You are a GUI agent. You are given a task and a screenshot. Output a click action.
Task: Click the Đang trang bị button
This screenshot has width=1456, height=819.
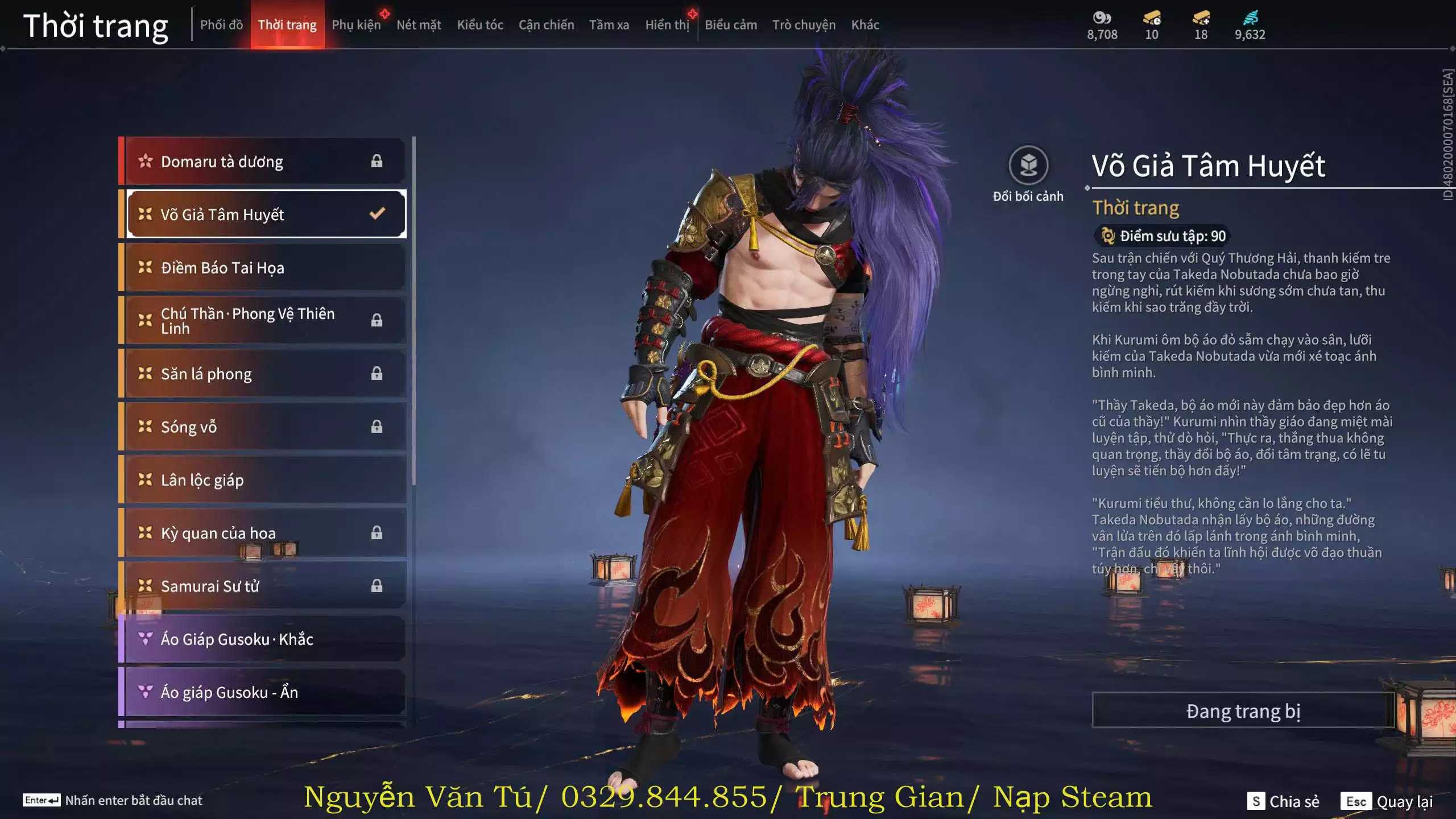1243,710
